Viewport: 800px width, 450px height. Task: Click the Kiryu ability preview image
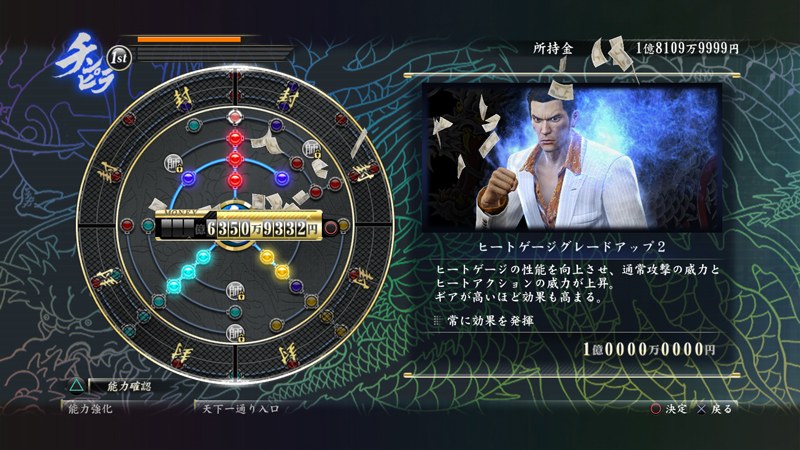pyautogui.click(x=572, y=157)
